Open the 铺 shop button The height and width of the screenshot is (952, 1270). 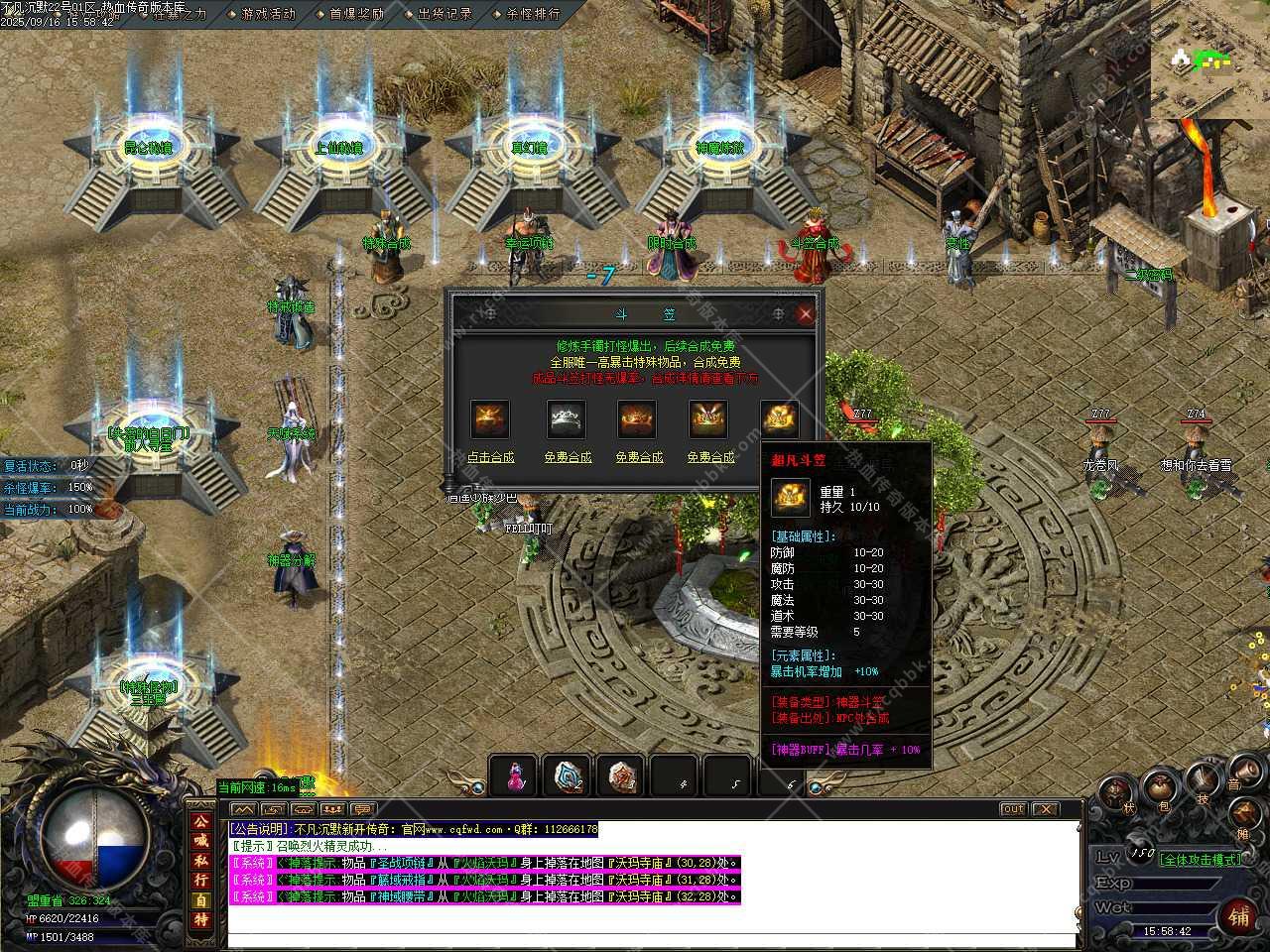1239,915
